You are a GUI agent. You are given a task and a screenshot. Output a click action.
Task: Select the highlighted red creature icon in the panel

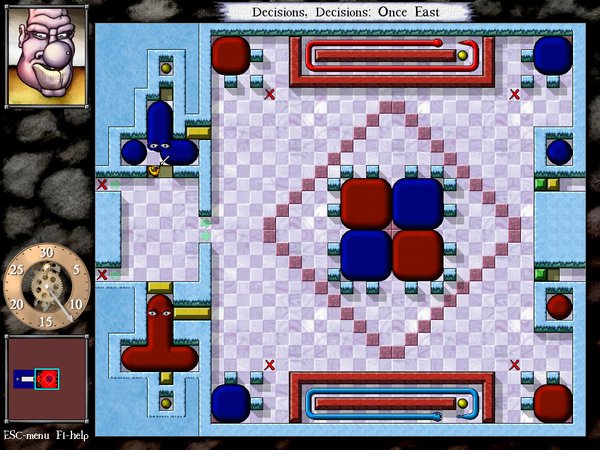[x=46, y=380]
